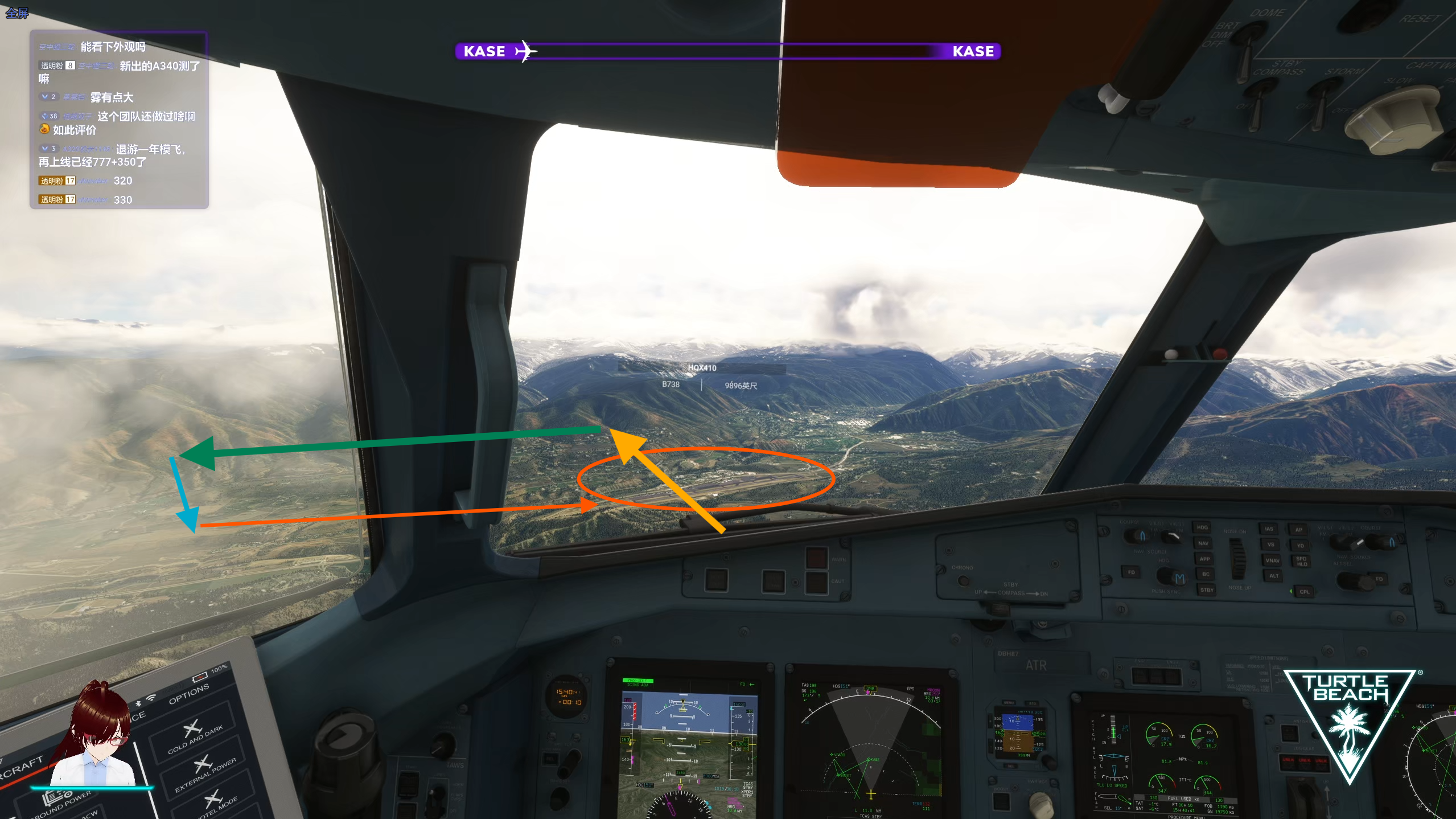
Task: Hit the STBY button
Action: [1207, 590]
